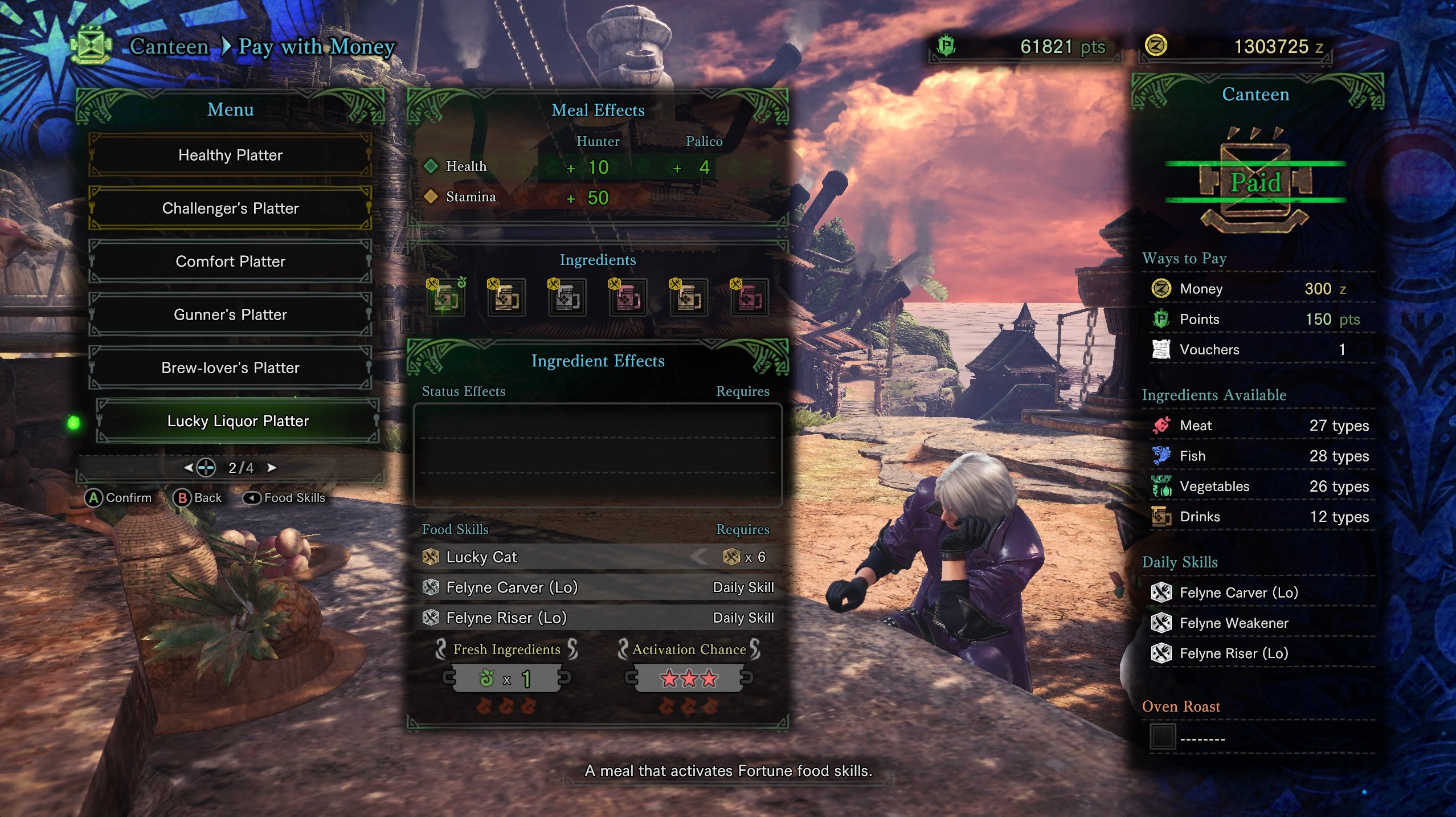Order the Lucky Liquor Platter
Viewport: 1456px width, 817px height.
coord(238,421)
